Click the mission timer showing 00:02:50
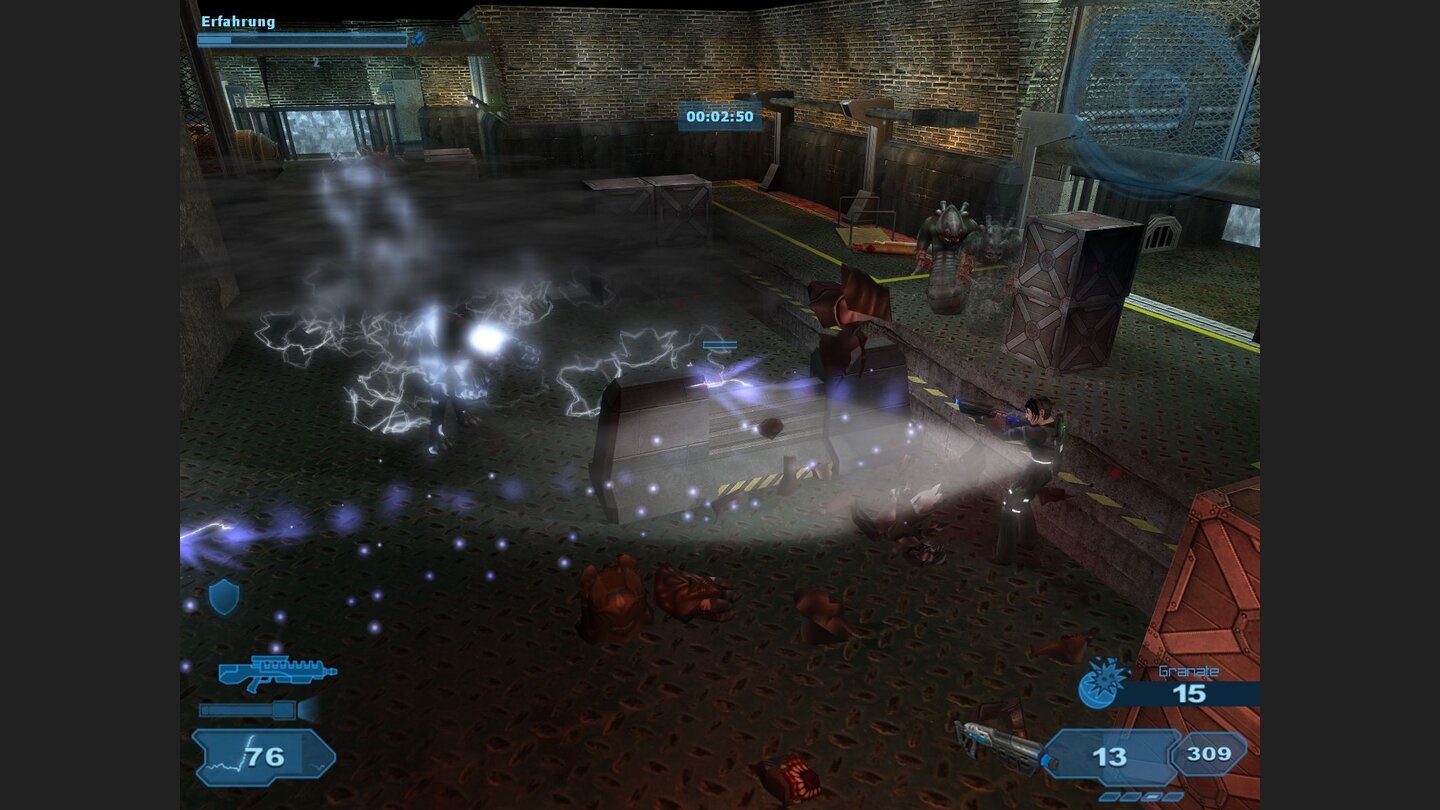 click(722, 116)
